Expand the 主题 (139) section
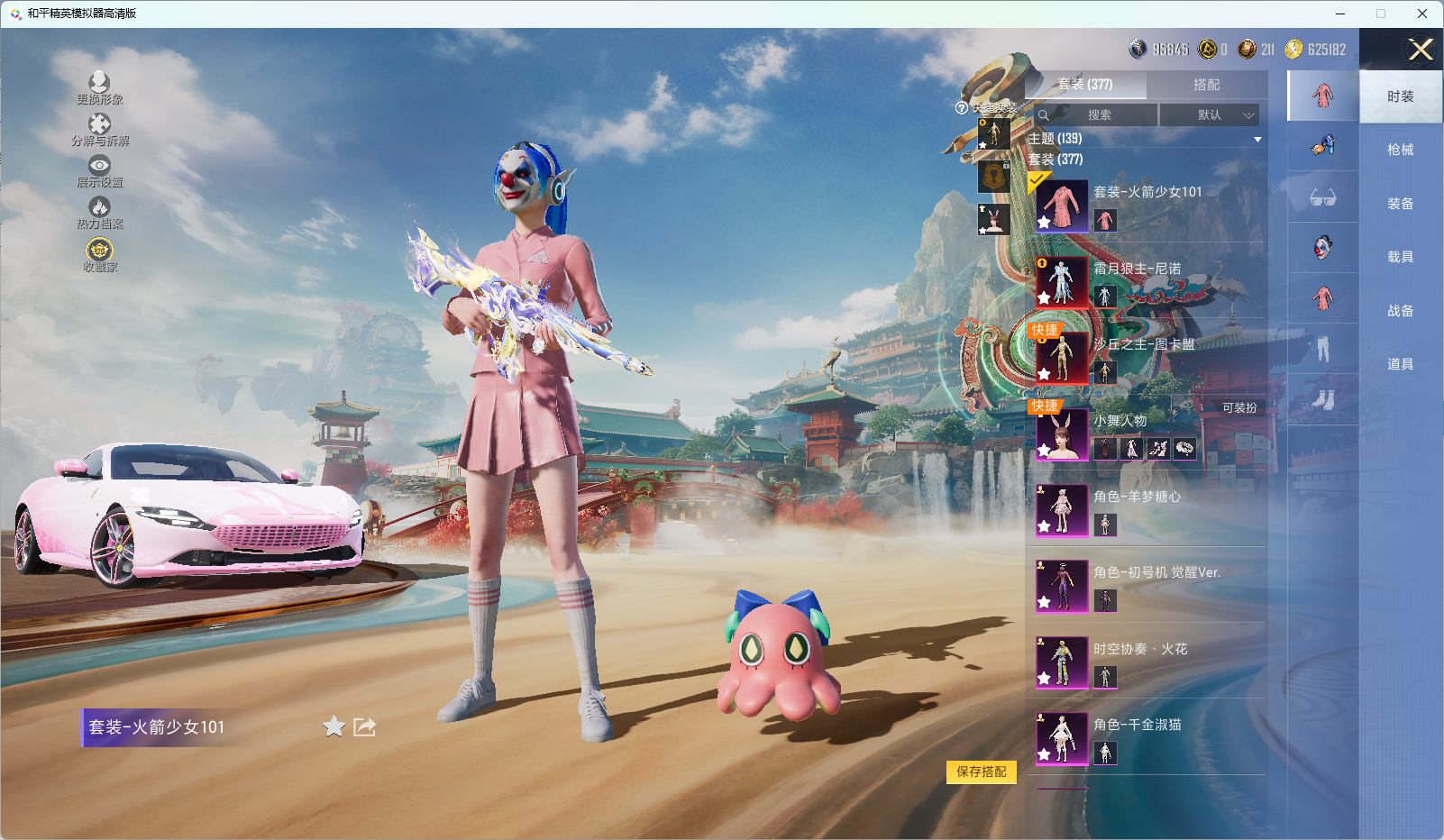 pyautogui.click(x=1257, y=140)
